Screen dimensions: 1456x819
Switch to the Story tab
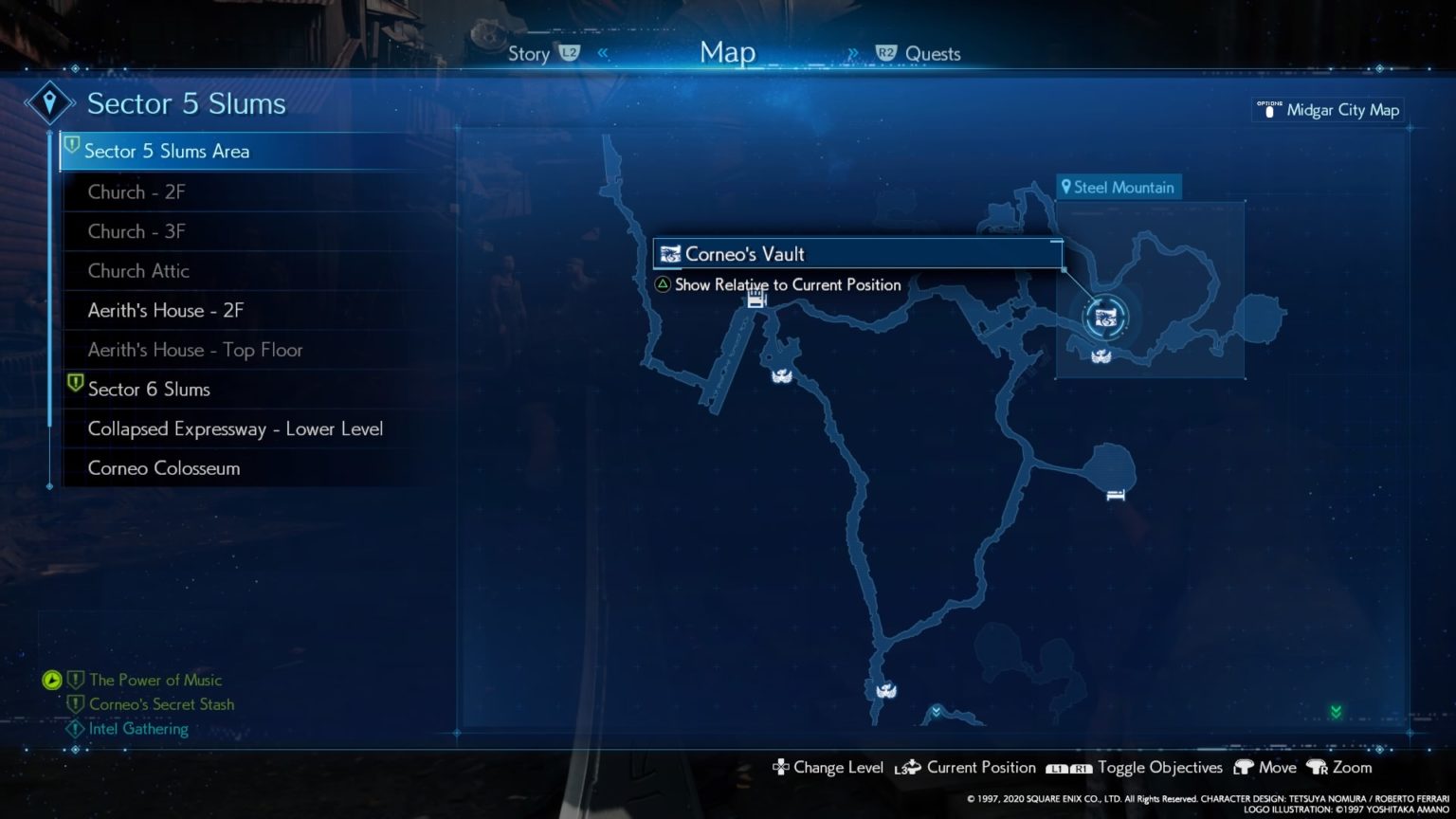tap(529, 54)
